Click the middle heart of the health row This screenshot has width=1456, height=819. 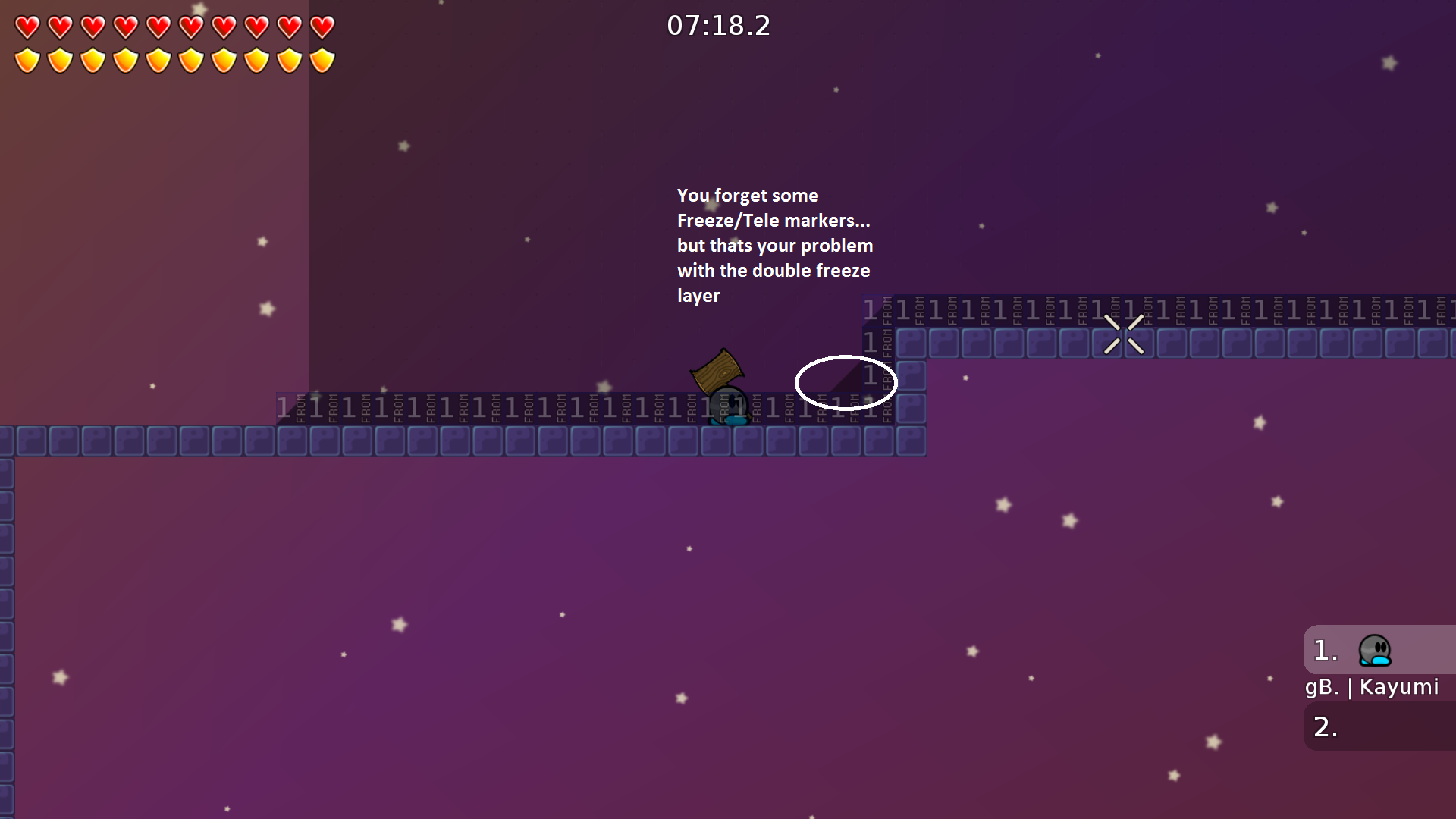pyautogui.click(x=158, y=27)
